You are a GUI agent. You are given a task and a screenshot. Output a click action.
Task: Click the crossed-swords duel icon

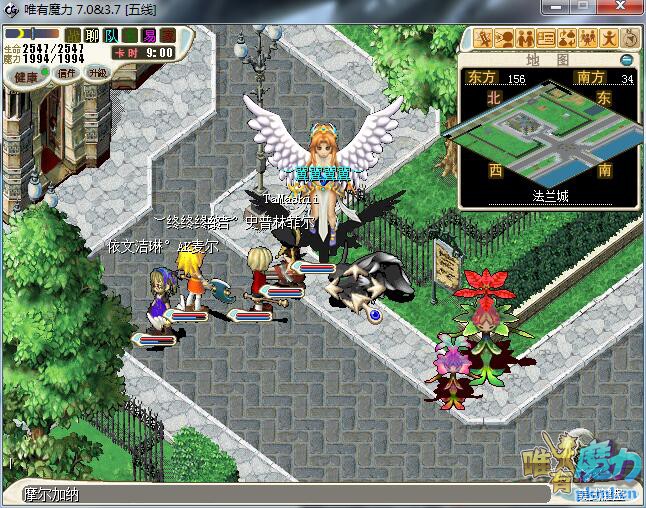coord(485,39)
